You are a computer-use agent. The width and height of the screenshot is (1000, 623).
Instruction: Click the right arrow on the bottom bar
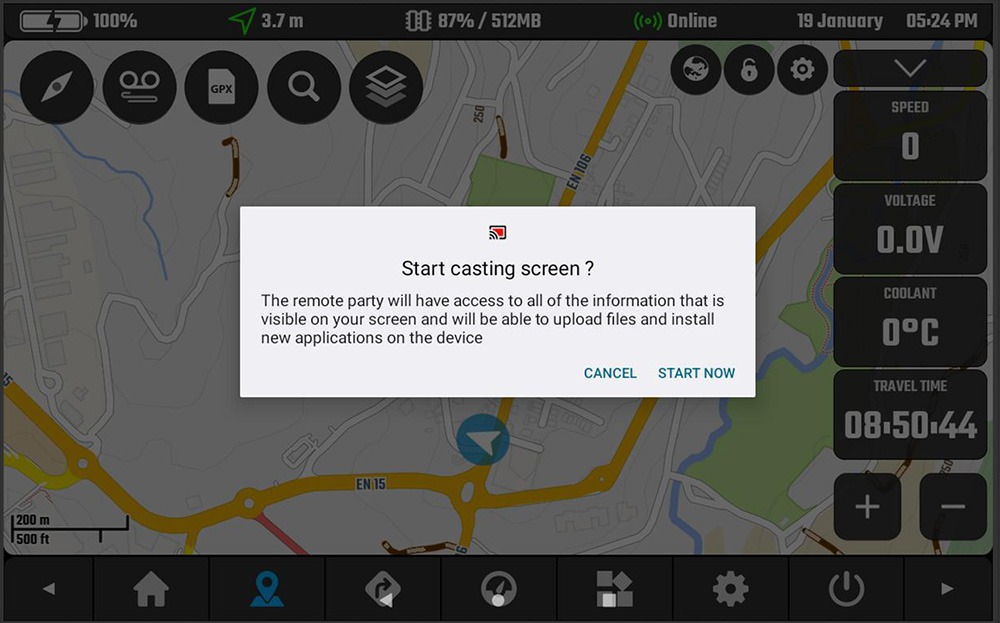point(948,589)
